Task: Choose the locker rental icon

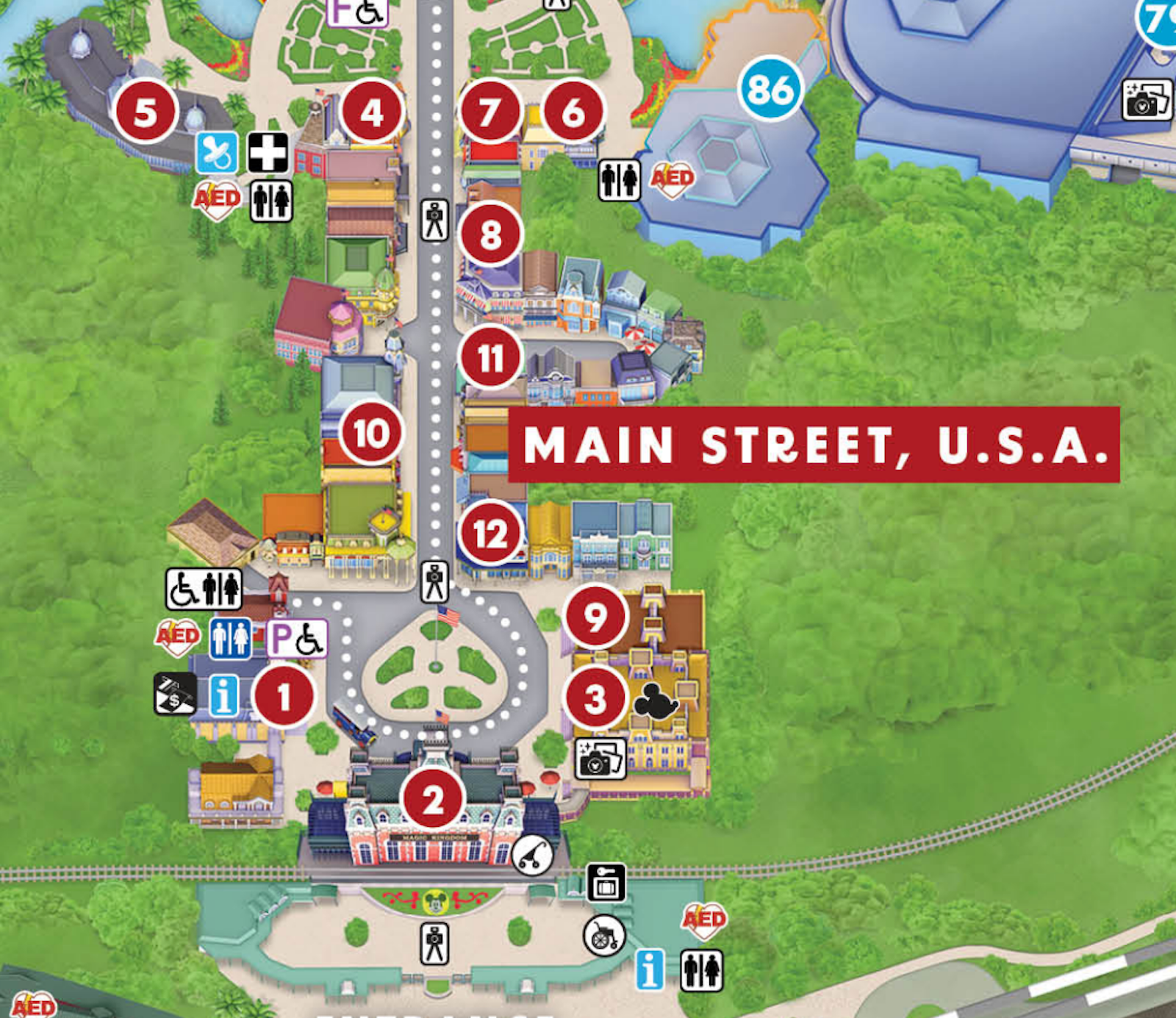Action: point(606,882)
